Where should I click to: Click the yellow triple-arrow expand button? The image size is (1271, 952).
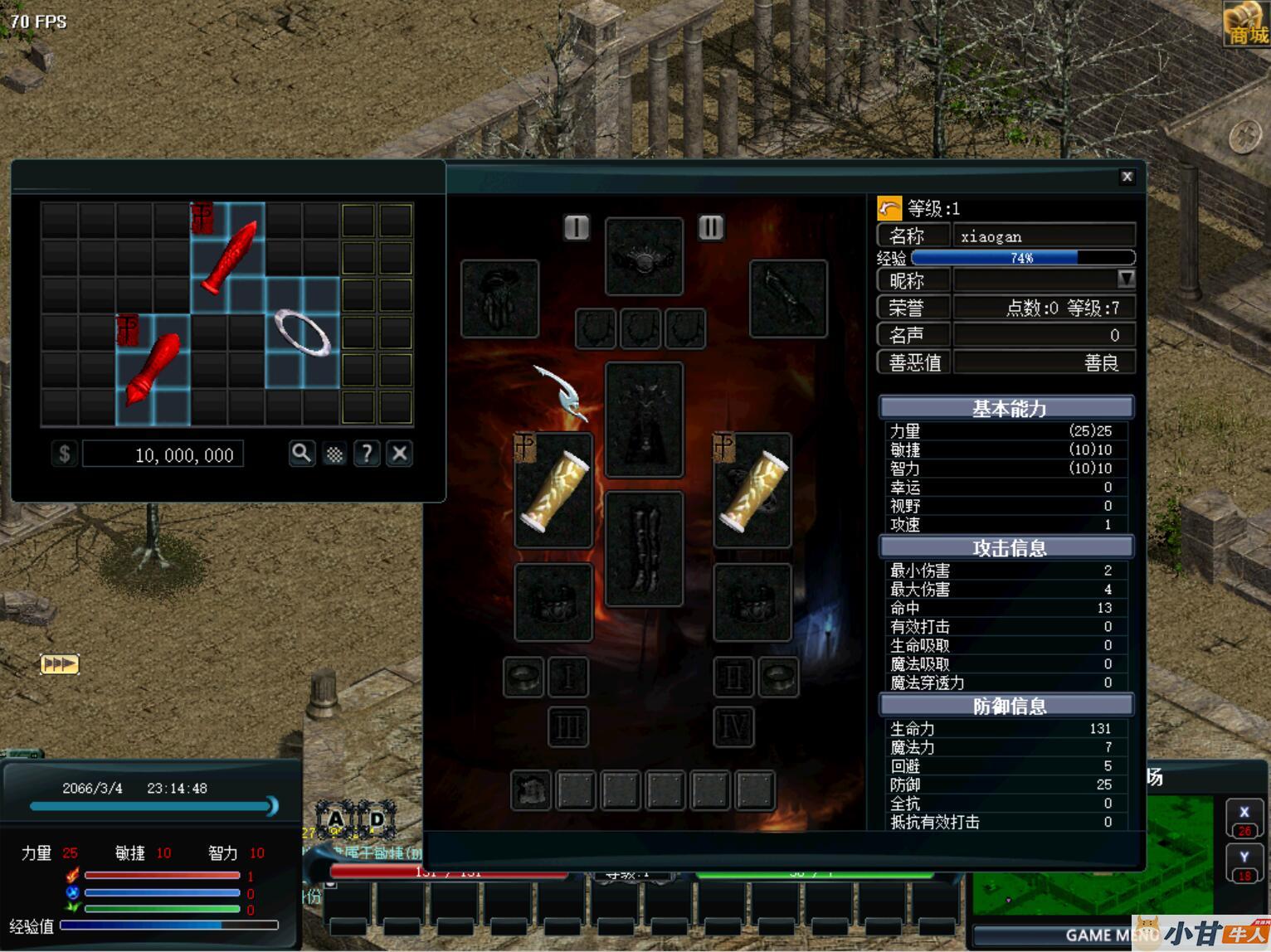[x=59, y=664]
